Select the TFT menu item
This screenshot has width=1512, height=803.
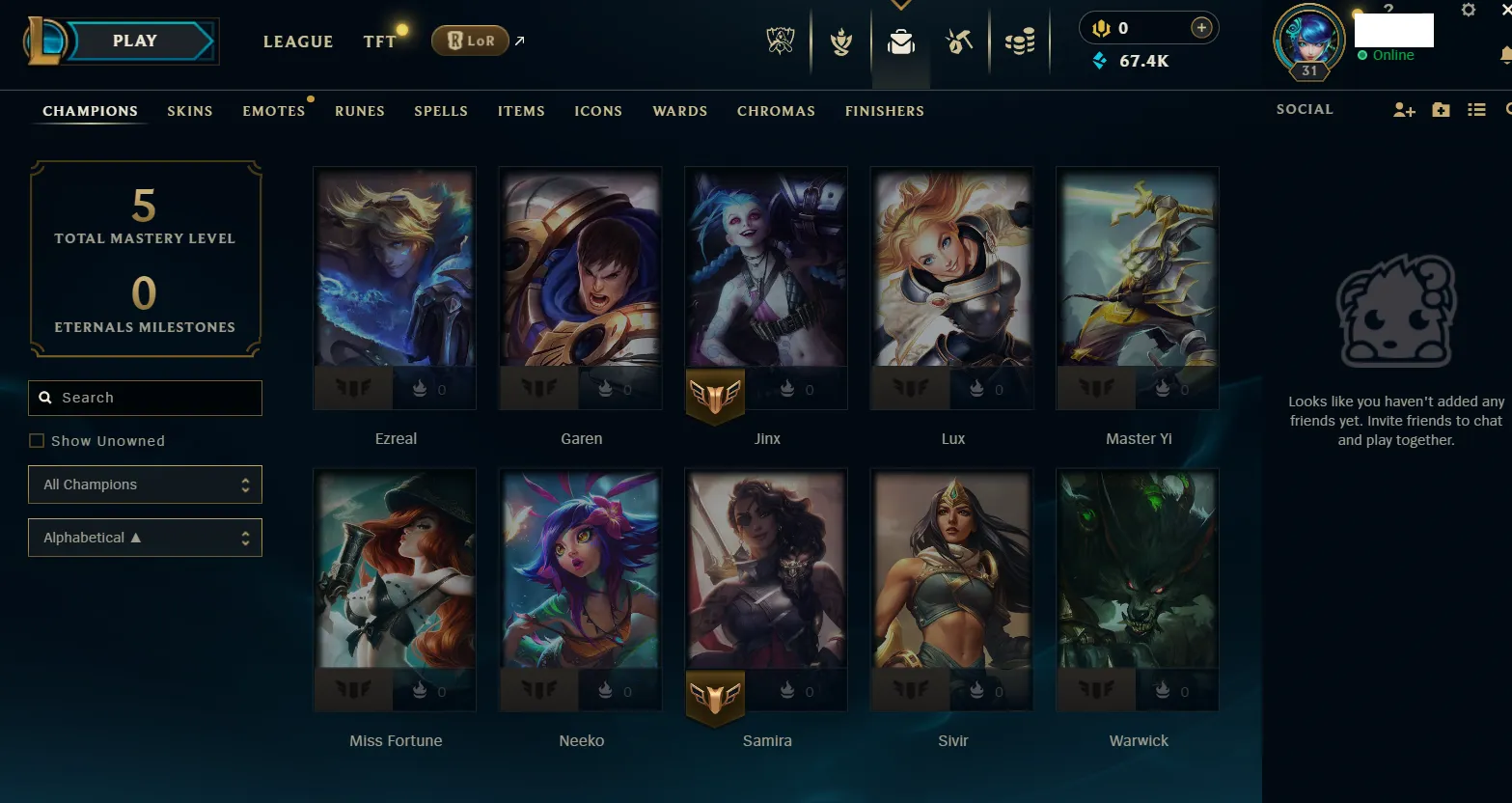tap(379, 41)
